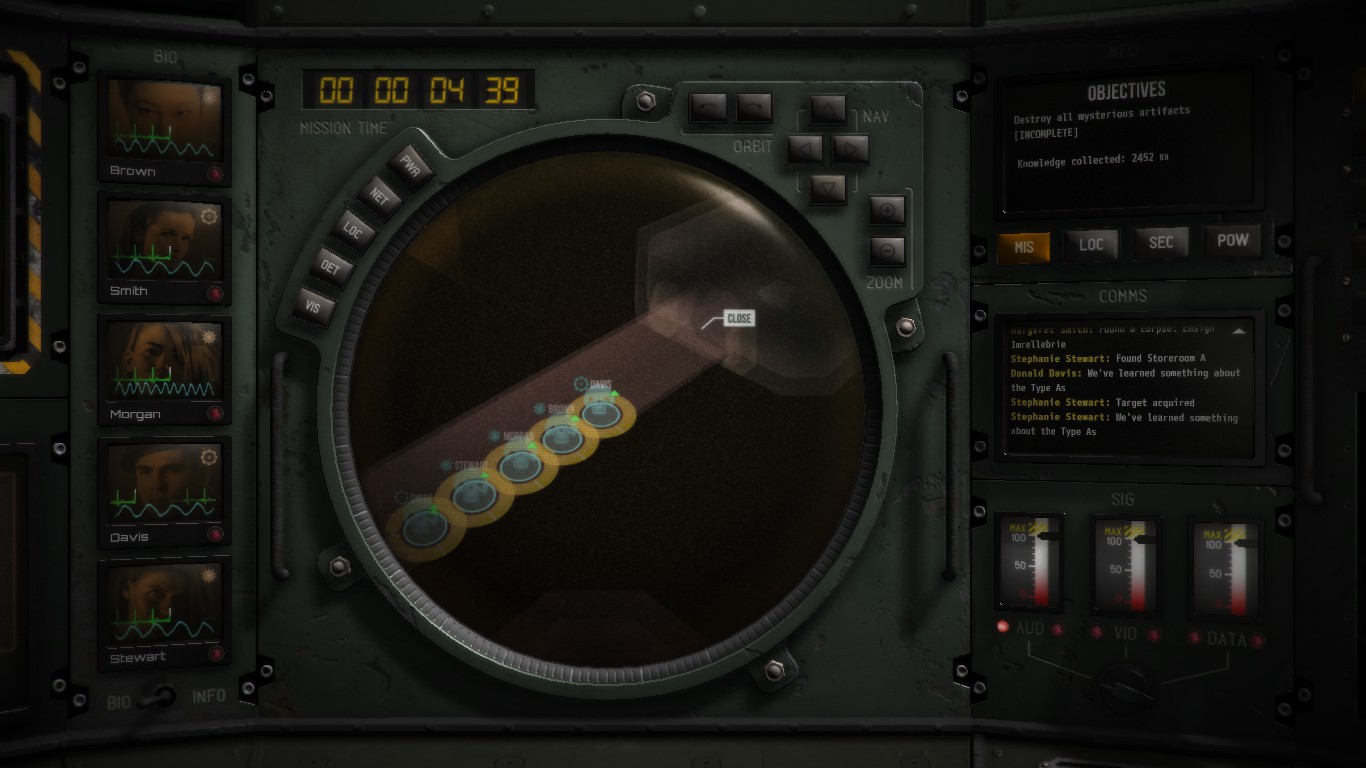Screen dimensions: 1366x768
Task: Switch on the VIS overlay button
Action: 313,307
